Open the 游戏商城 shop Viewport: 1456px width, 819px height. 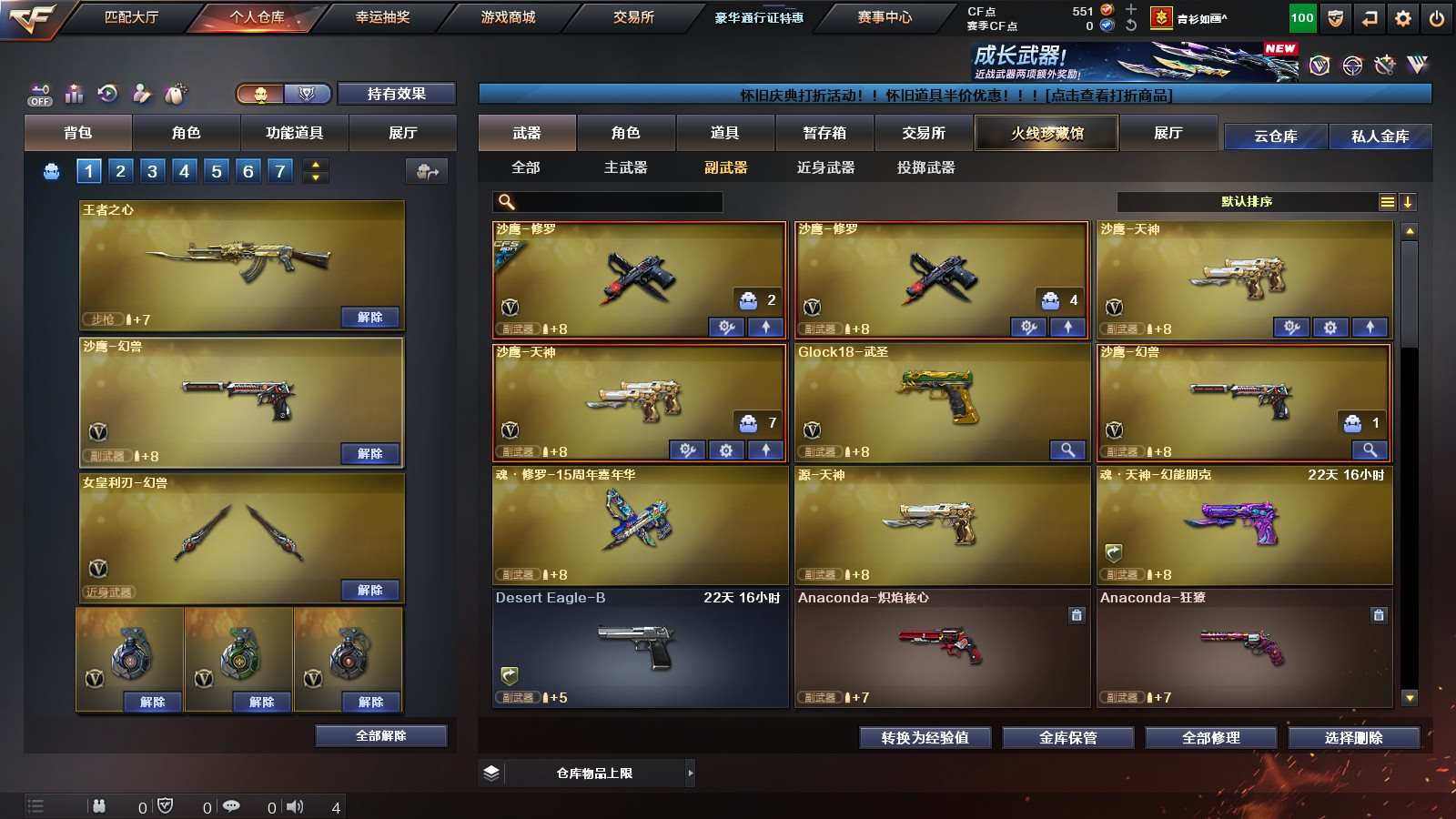click(x=508, y=17)
